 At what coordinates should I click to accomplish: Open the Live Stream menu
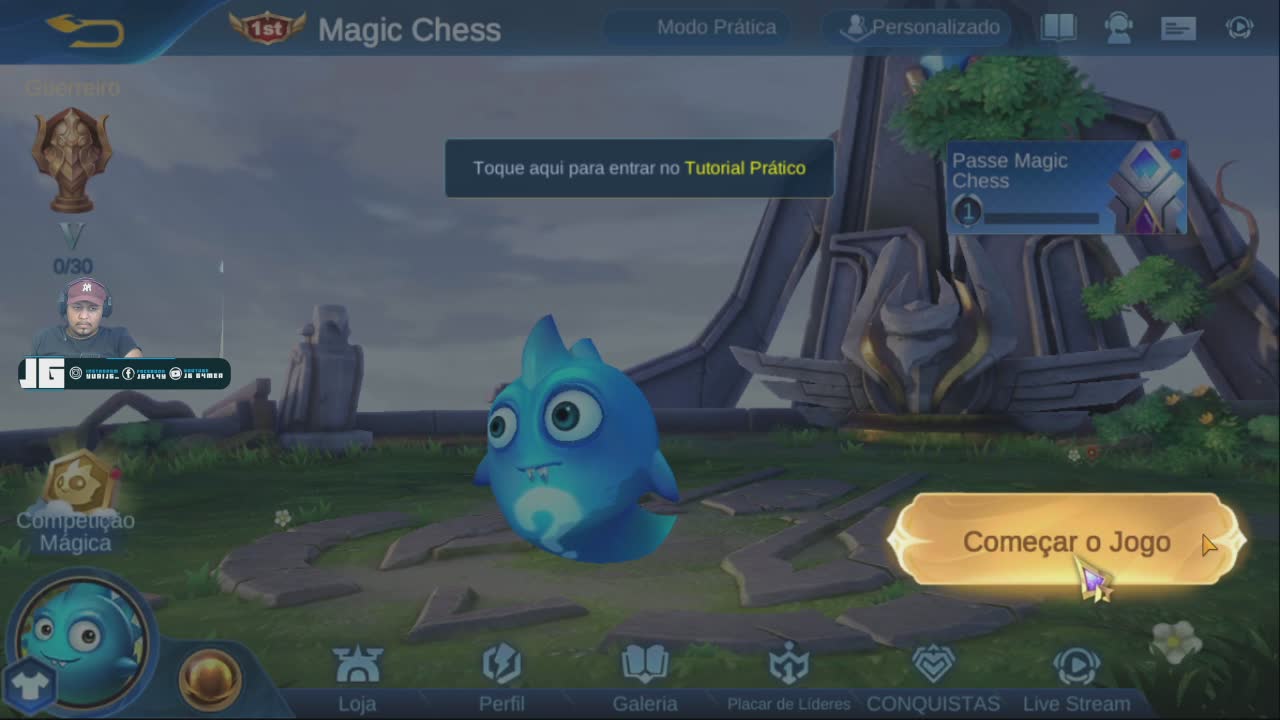point(1076,679)
